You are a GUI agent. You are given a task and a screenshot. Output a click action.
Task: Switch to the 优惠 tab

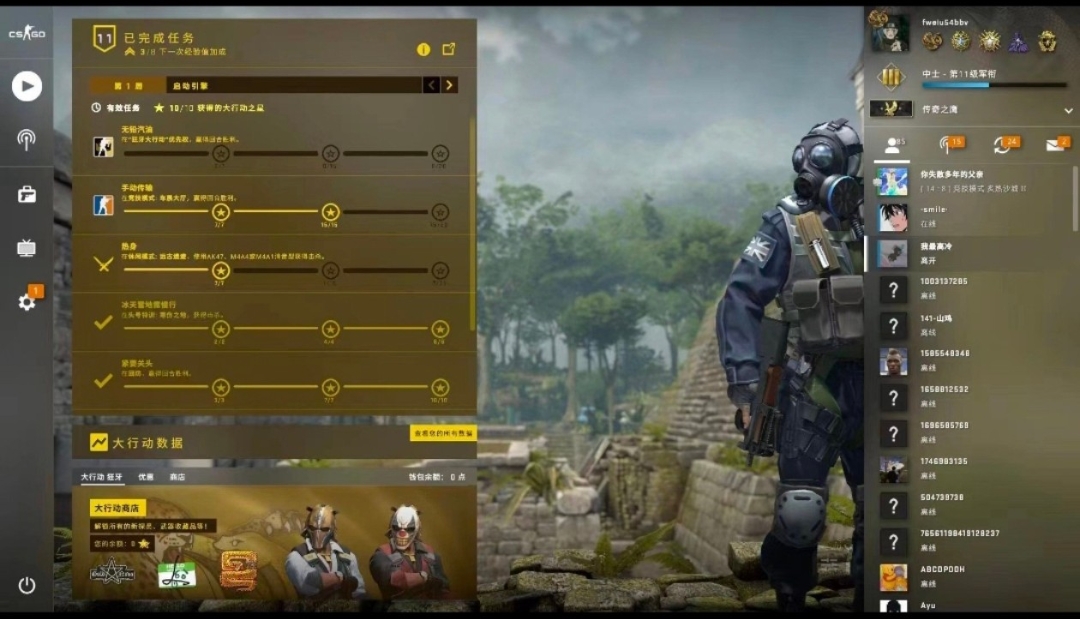click(x=146, y=477)
